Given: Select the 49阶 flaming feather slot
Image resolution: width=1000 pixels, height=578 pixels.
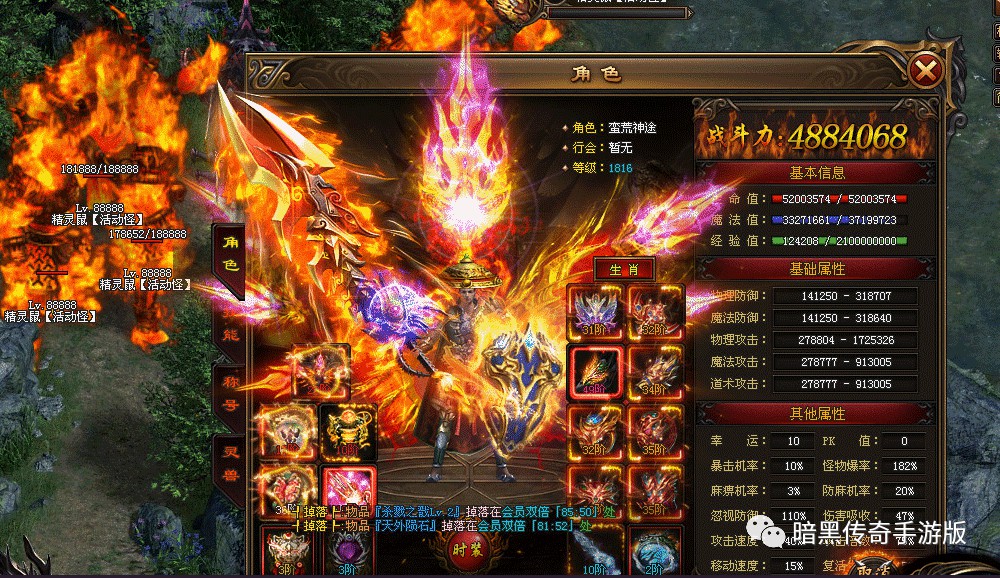Looking at the screenshot, I should click(x=595, y=372).
